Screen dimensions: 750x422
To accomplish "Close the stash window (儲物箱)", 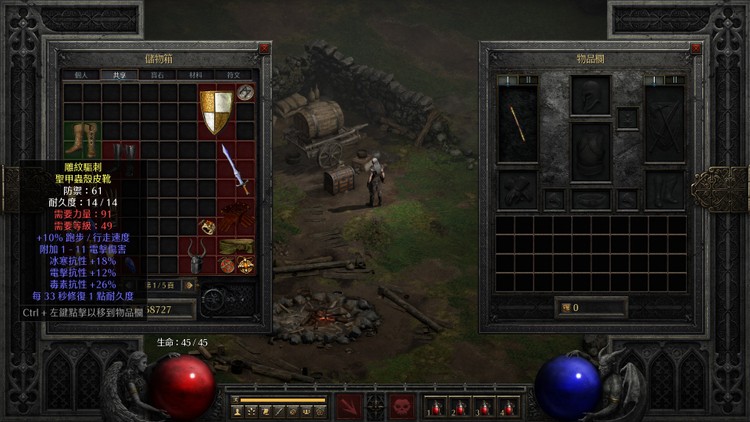I will click(264, 48).
